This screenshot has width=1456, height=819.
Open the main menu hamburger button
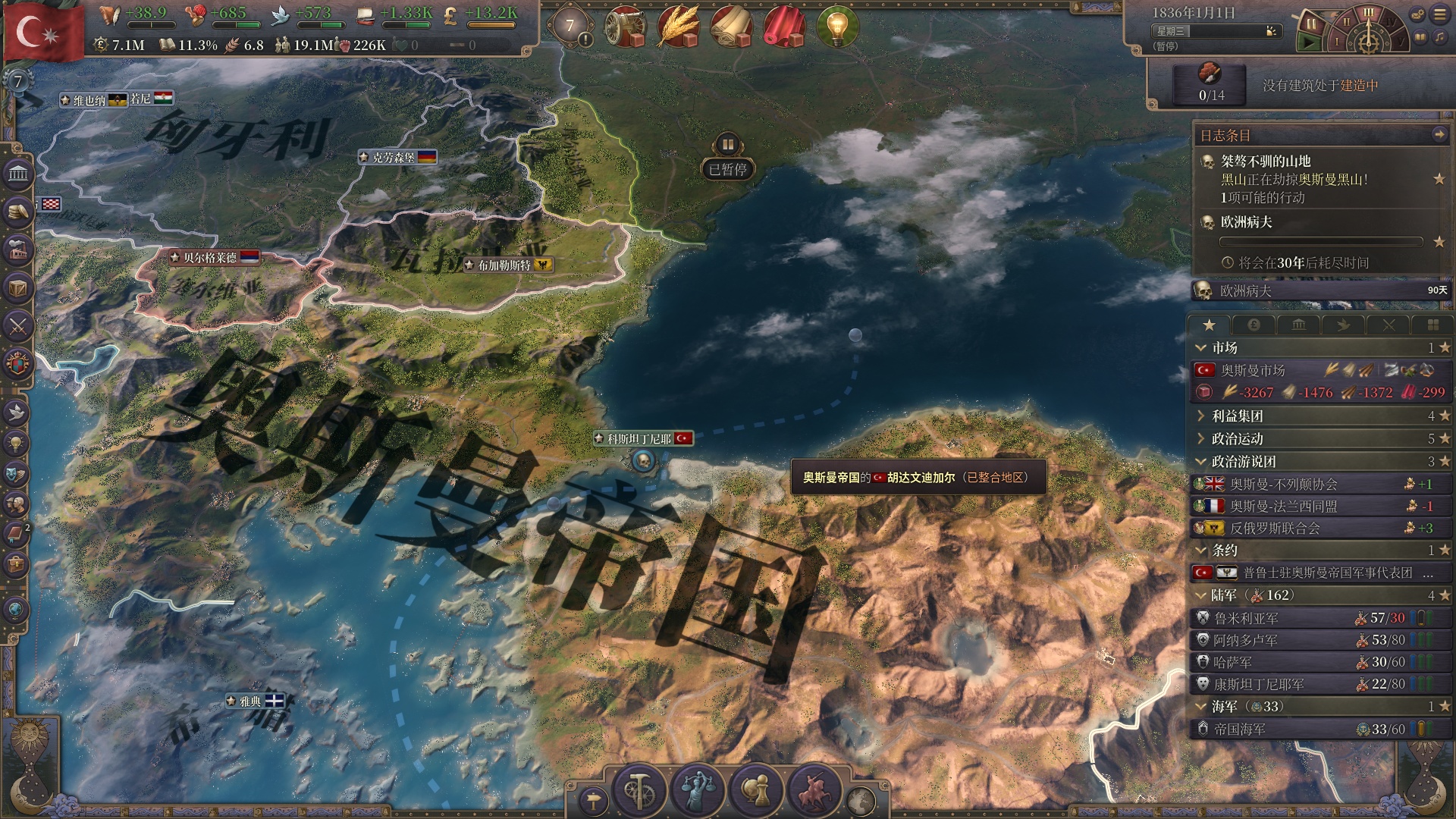click(x=1439, y=14)
